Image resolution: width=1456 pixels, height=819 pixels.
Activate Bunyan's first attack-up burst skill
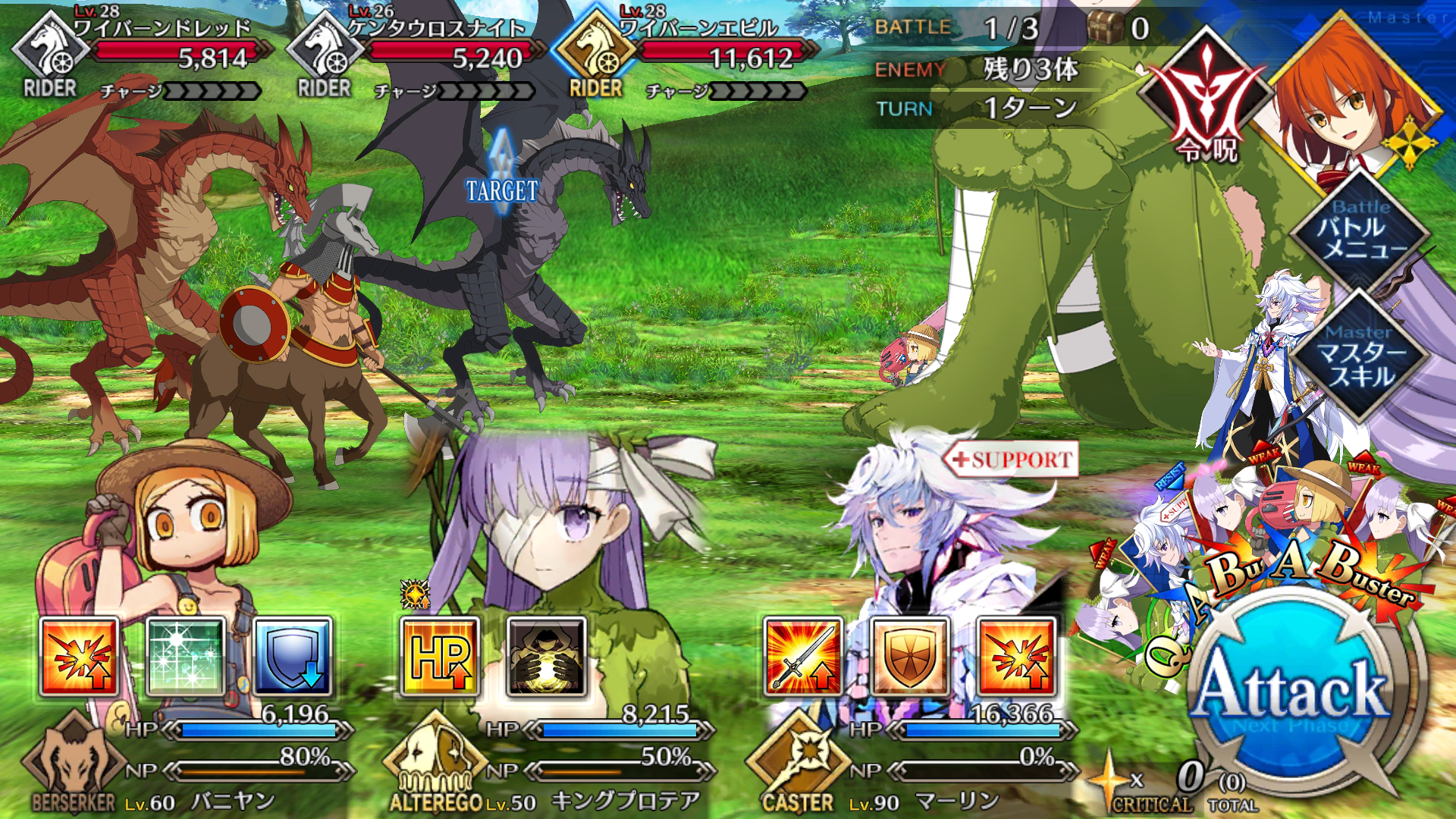79,657
